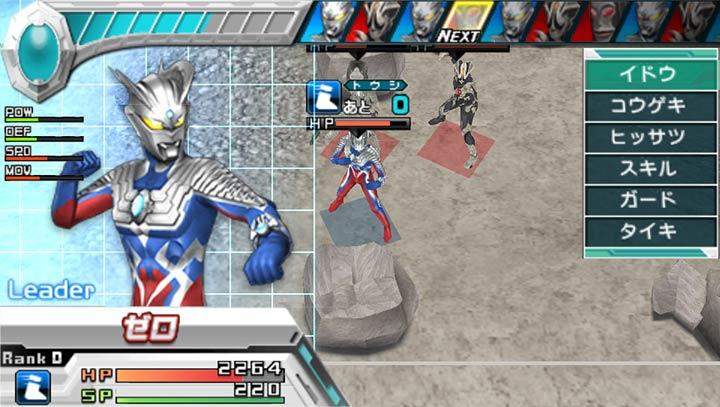Choose the コウゲキ attack command
This screenshot has height=407, width=720.
(647, 105)
